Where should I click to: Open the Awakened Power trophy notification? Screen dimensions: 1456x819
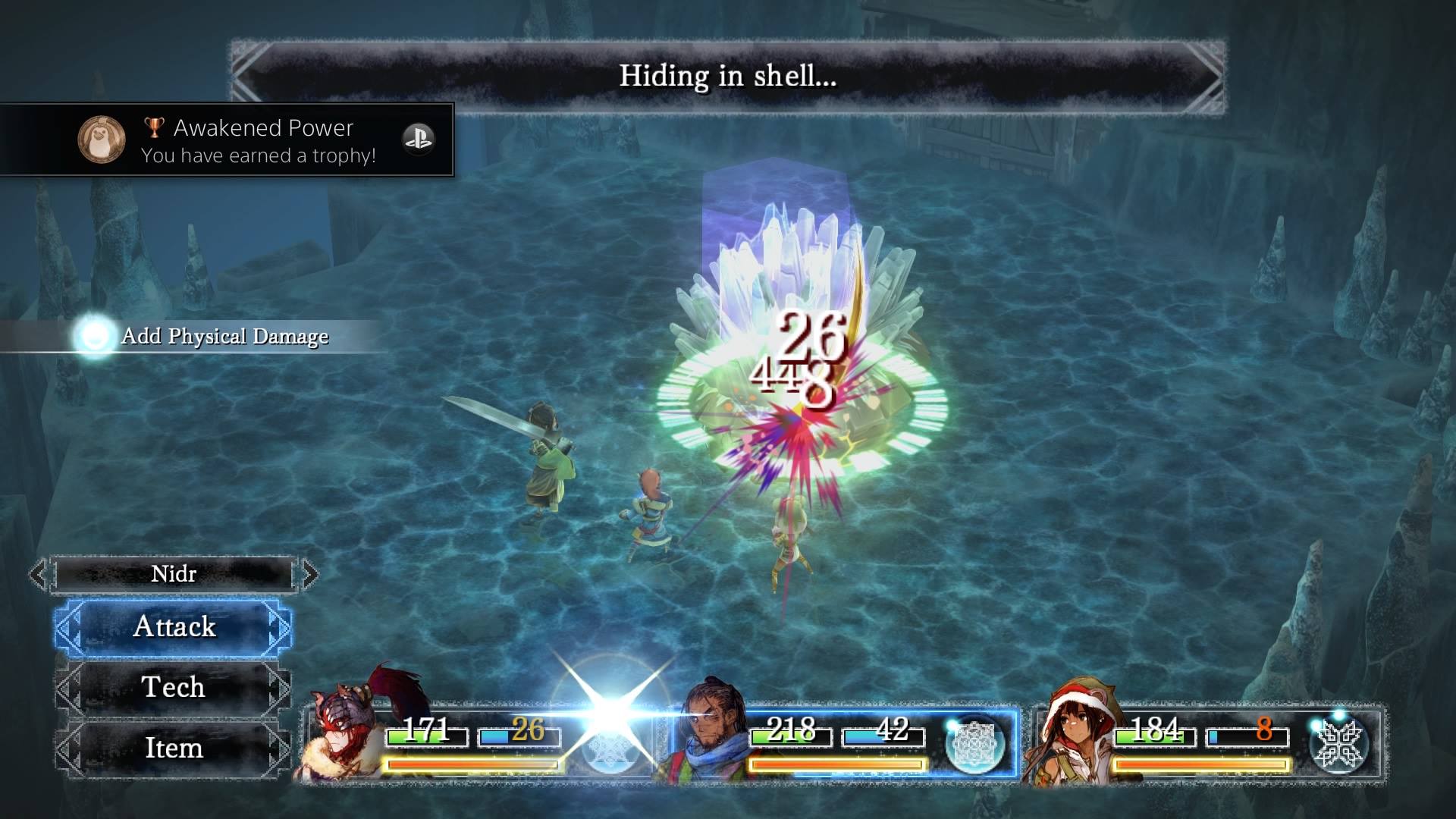click(227, 140)
